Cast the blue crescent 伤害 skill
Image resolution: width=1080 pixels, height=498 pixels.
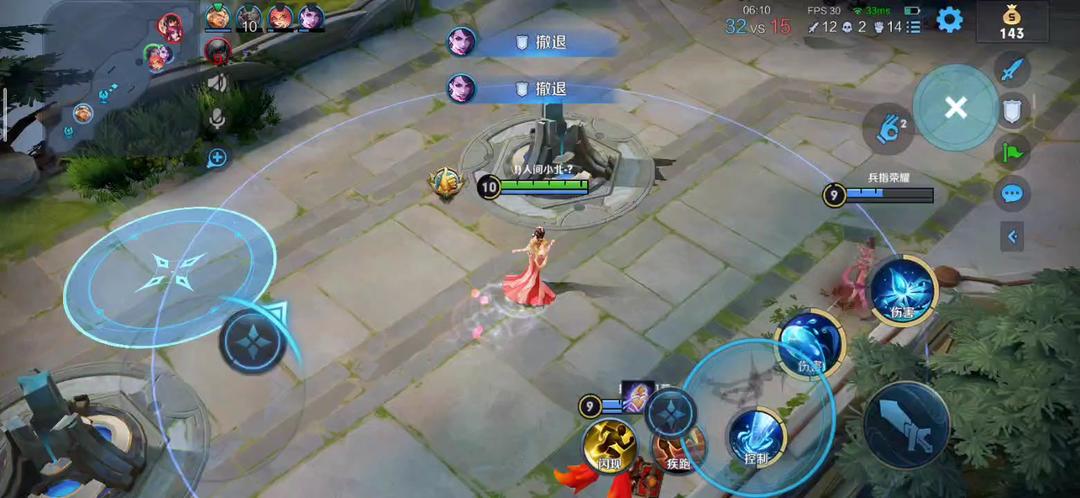809,344
